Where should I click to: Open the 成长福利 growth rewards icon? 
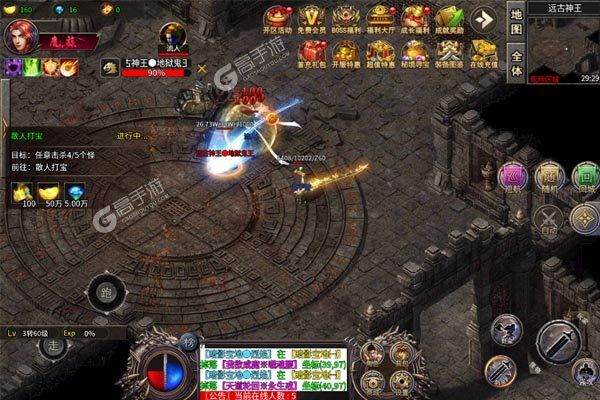point(412,20)
